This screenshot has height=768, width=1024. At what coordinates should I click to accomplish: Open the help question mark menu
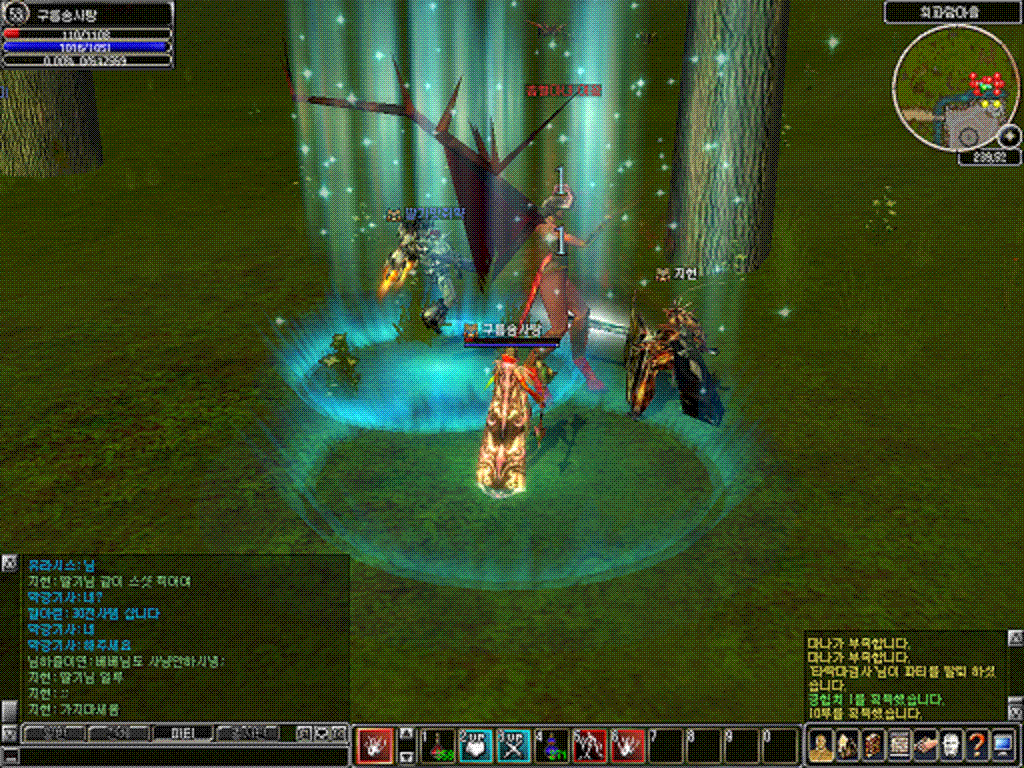pyautogui.click(x=977, y=745)
